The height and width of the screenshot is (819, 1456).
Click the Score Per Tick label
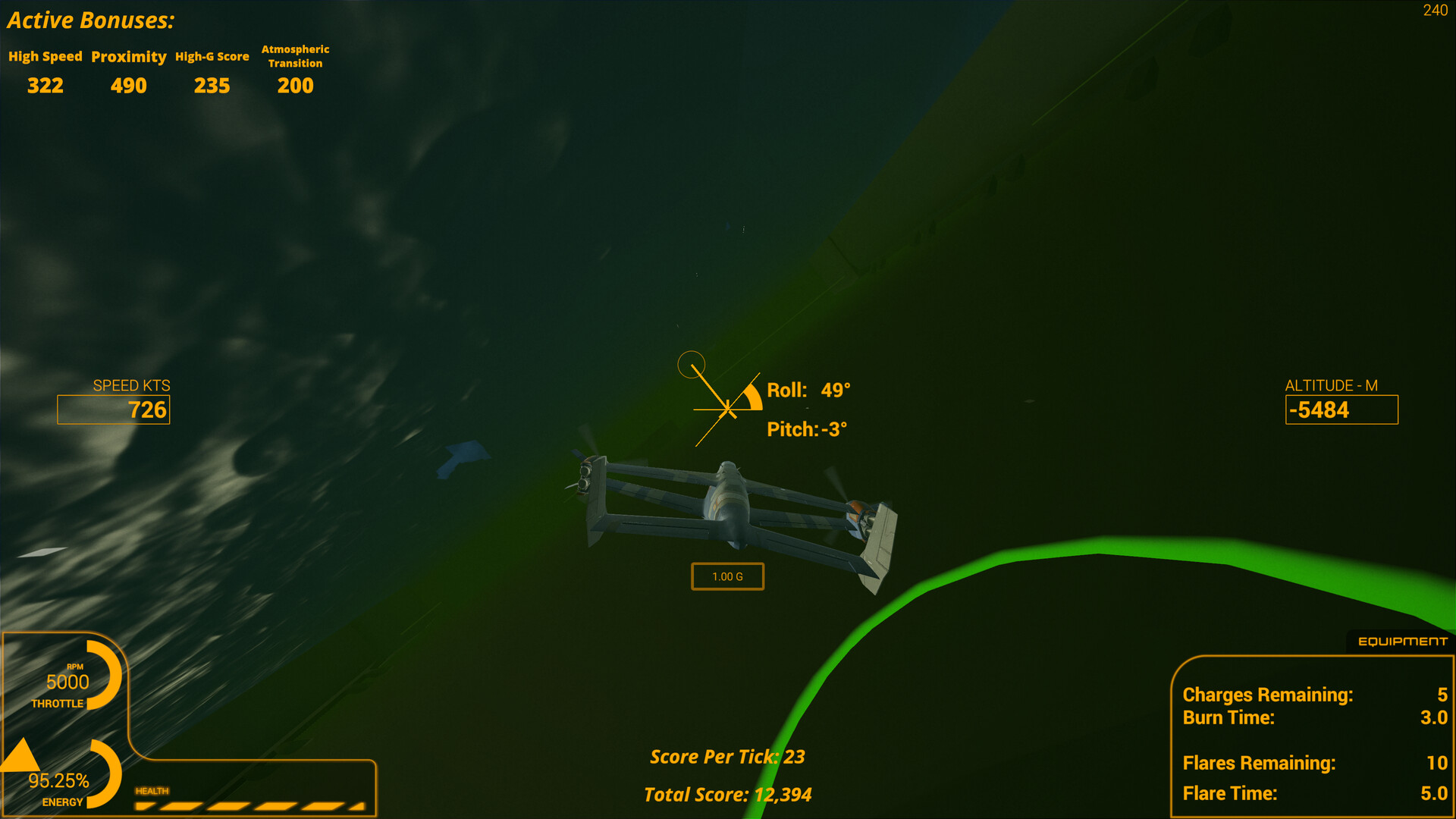click(x=727, y=756)
